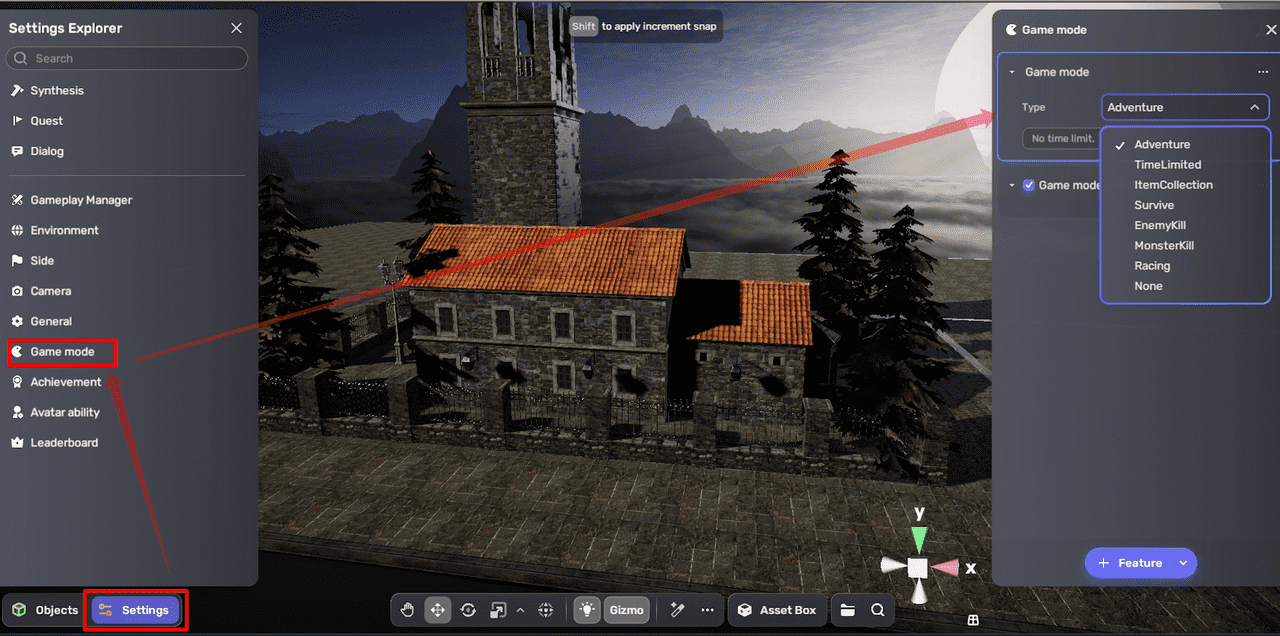Open the Achievement settings
The width and height of the screenshot is (1280, 636).
[x=65, y=382]
